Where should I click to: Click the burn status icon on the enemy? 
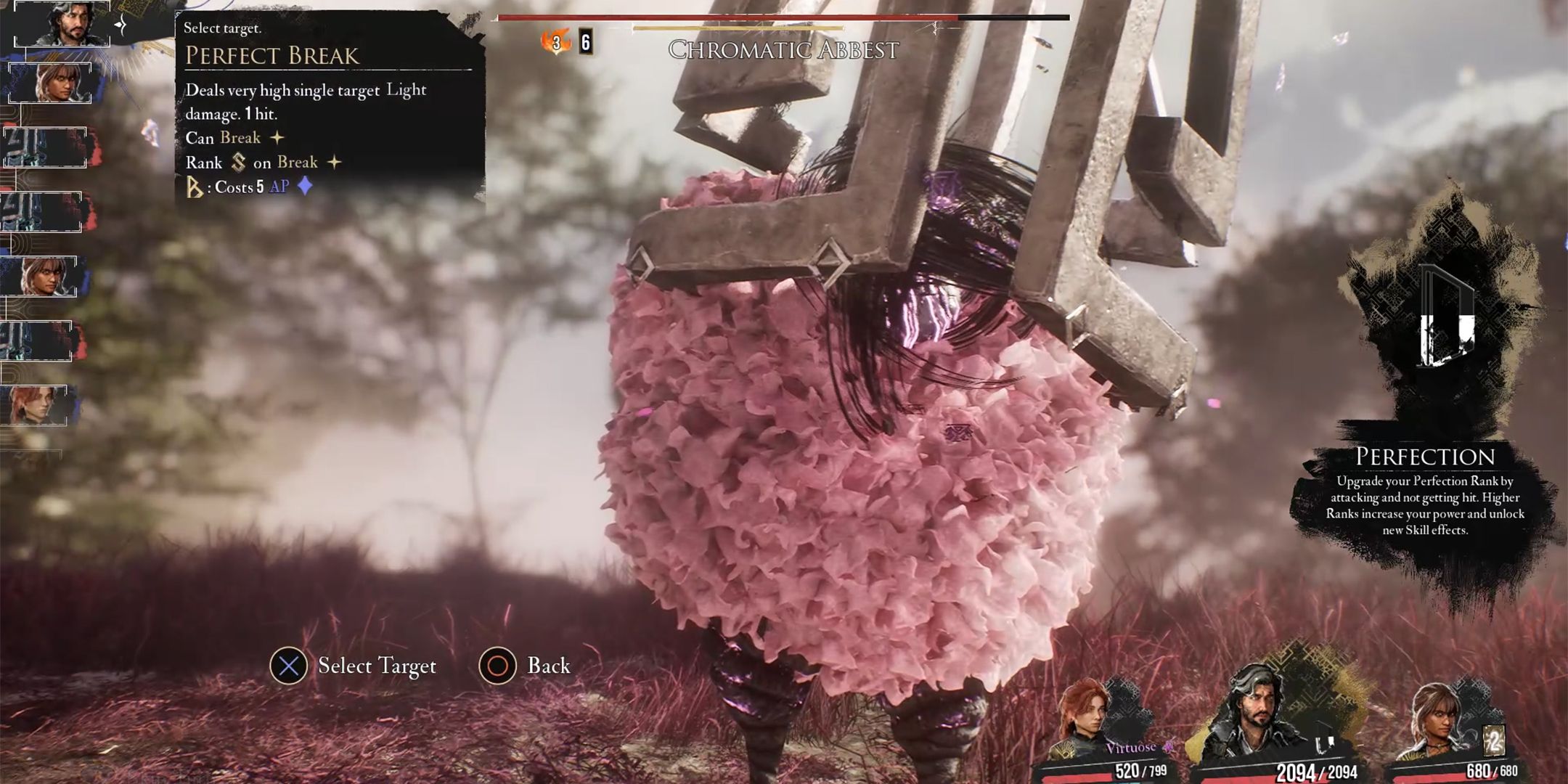click(x=556, y=42)
